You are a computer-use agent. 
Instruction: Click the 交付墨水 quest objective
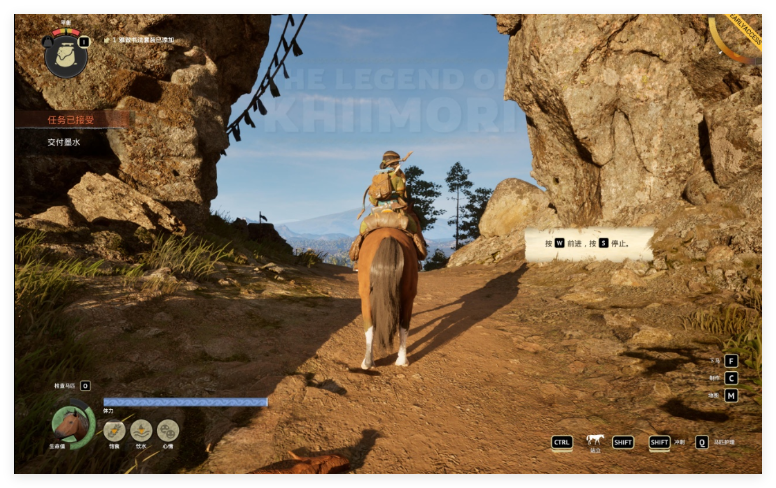[x=64, y=142]
